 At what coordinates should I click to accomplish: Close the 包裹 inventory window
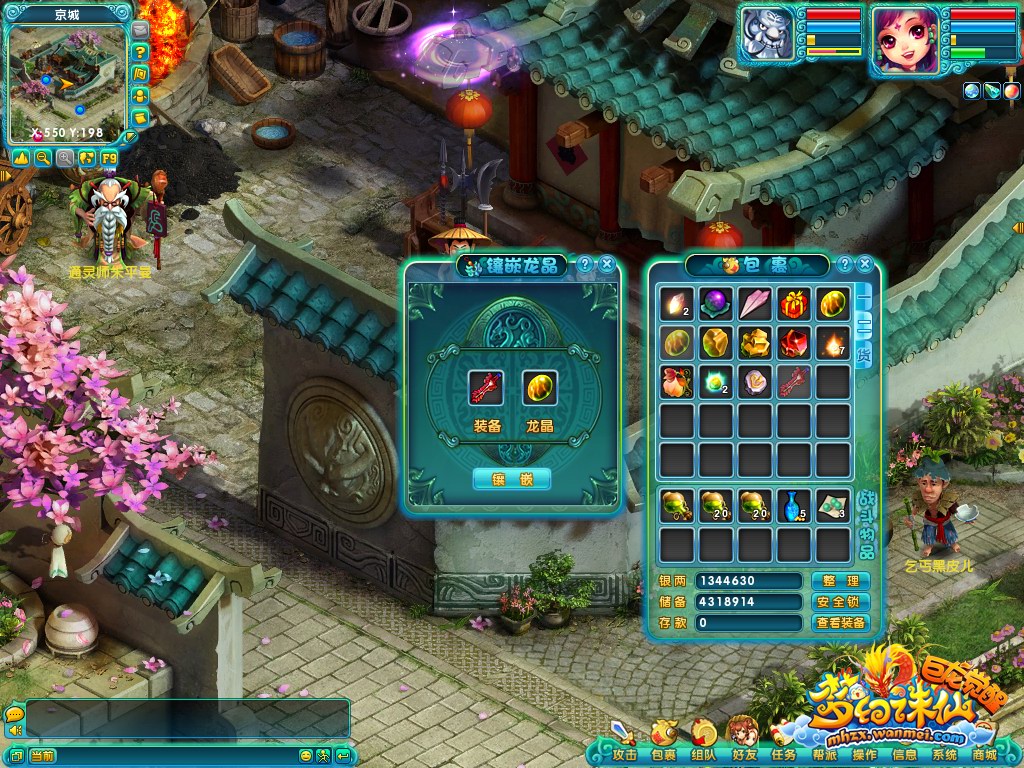[x=865, y=265]
